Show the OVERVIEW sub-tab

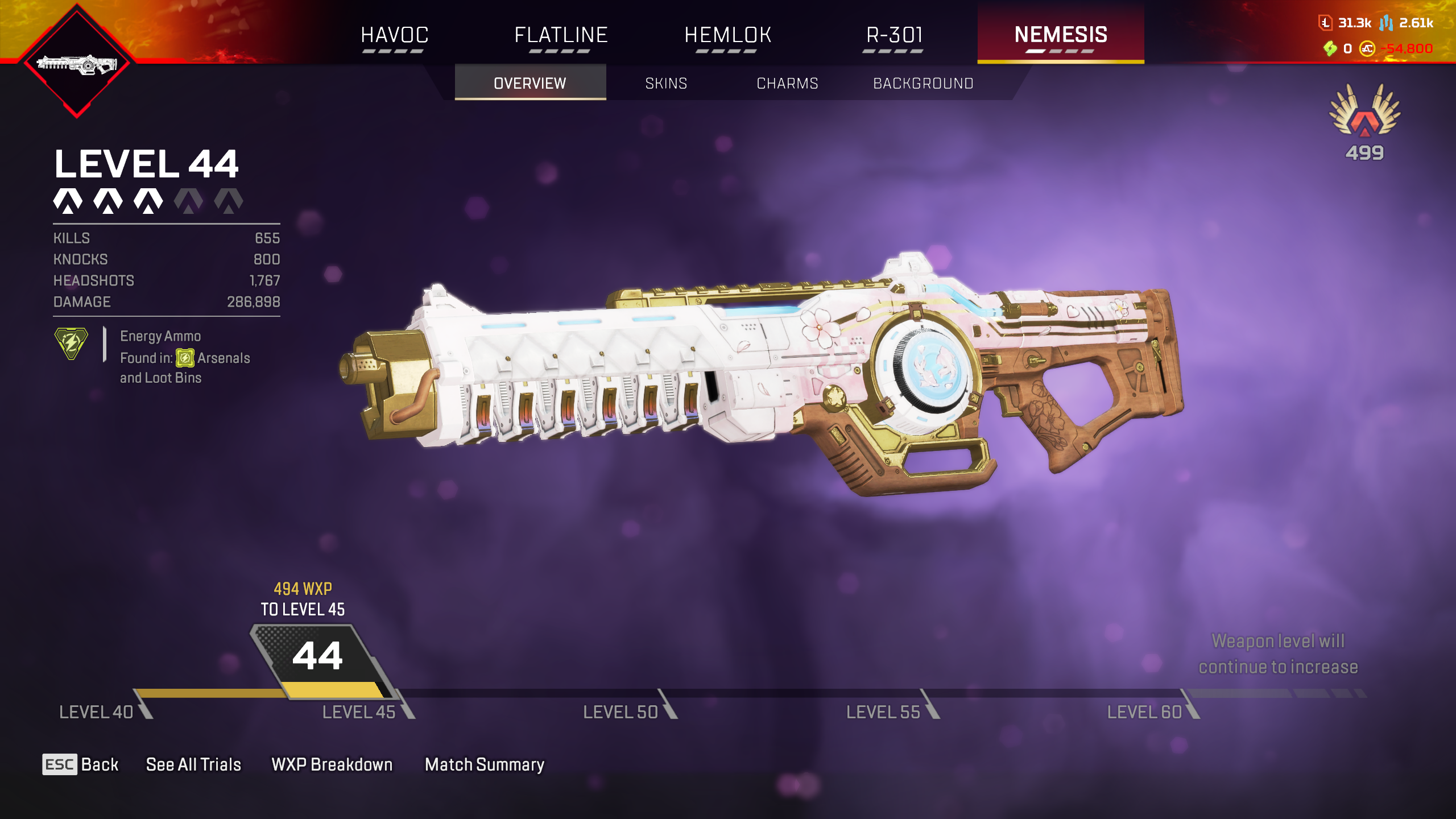coord(530,83)
